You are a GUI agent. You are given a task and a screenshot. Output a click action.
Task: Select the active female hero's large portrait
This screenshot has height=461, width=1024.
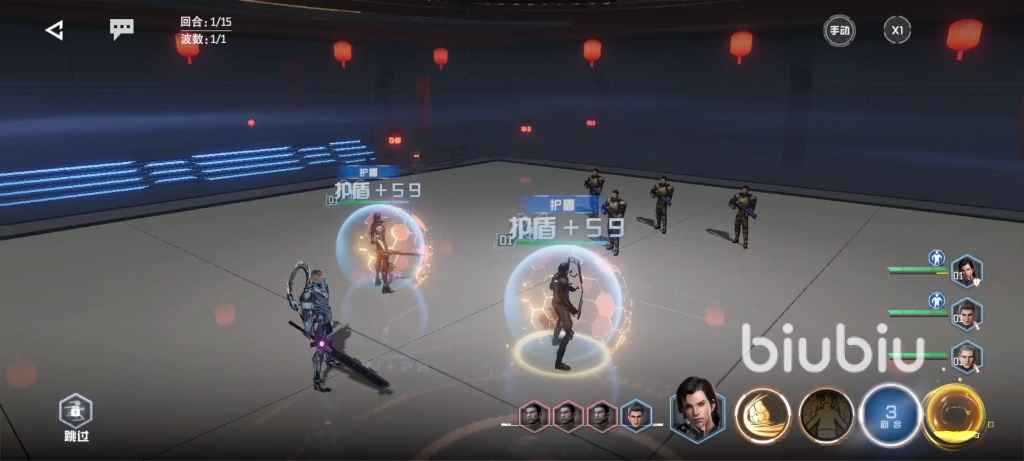(697, 410)
